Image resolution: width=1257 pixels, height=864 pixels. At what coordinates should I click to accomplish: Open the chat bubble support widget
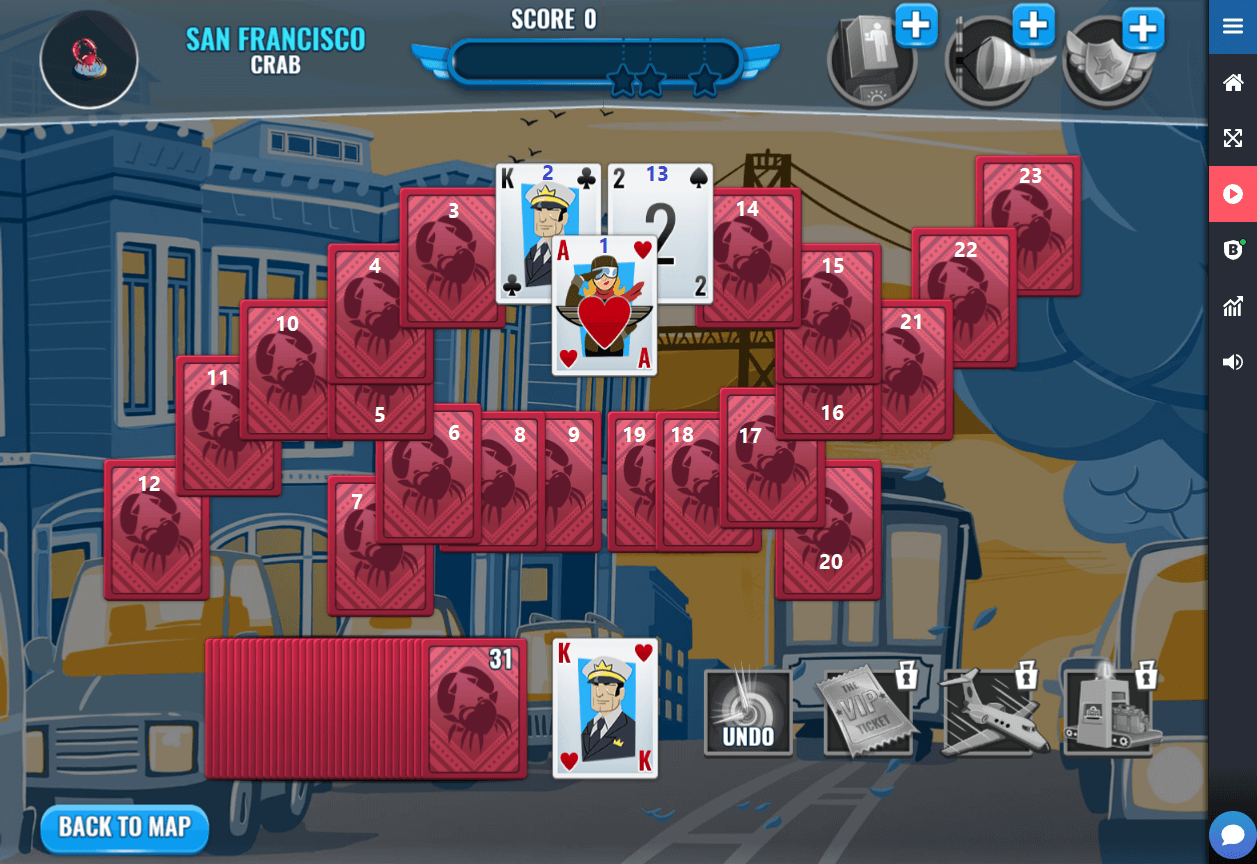pyautogui.click(x=1232, y=835)
